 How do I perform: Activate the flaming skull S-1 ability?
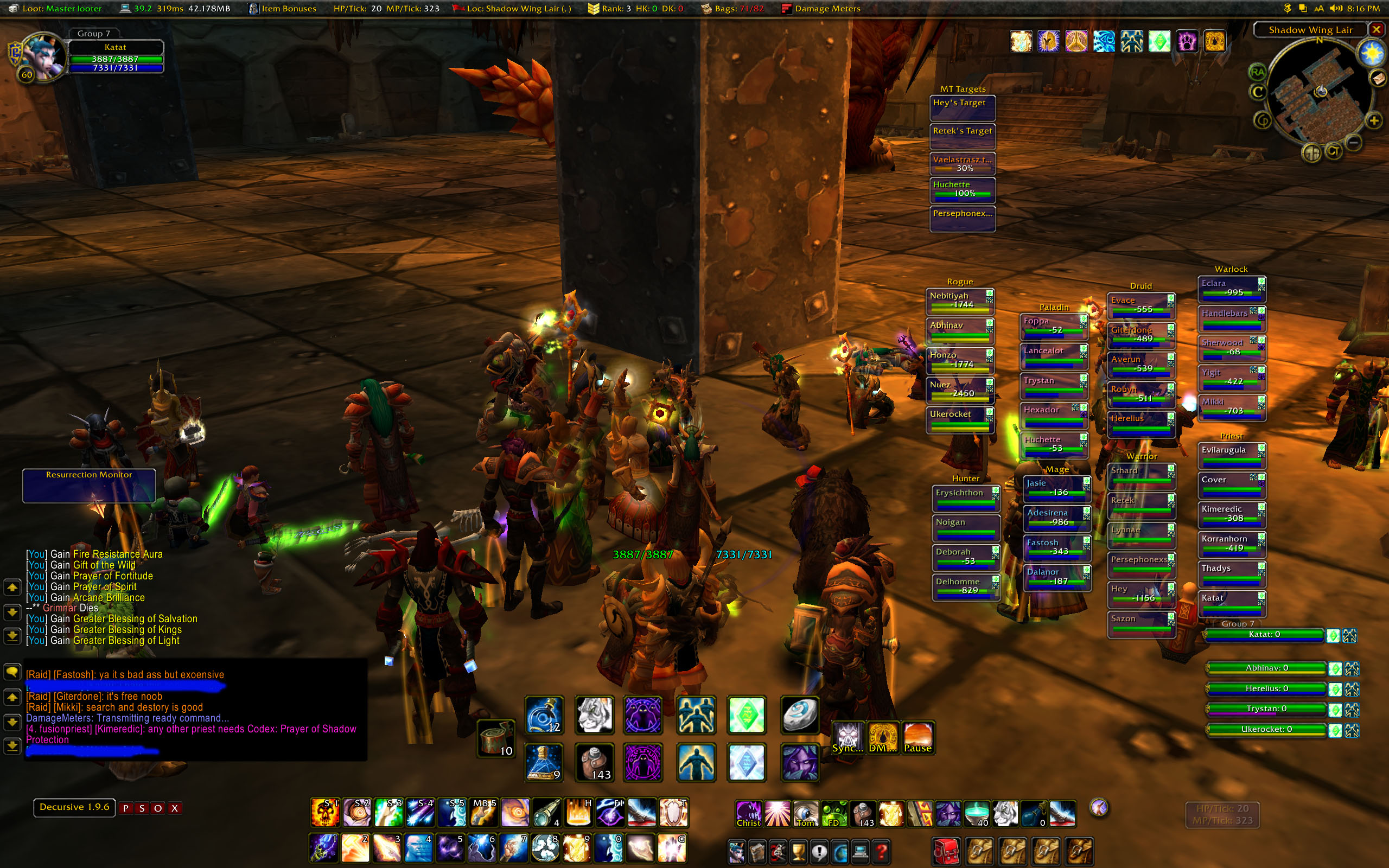[325, 813]
